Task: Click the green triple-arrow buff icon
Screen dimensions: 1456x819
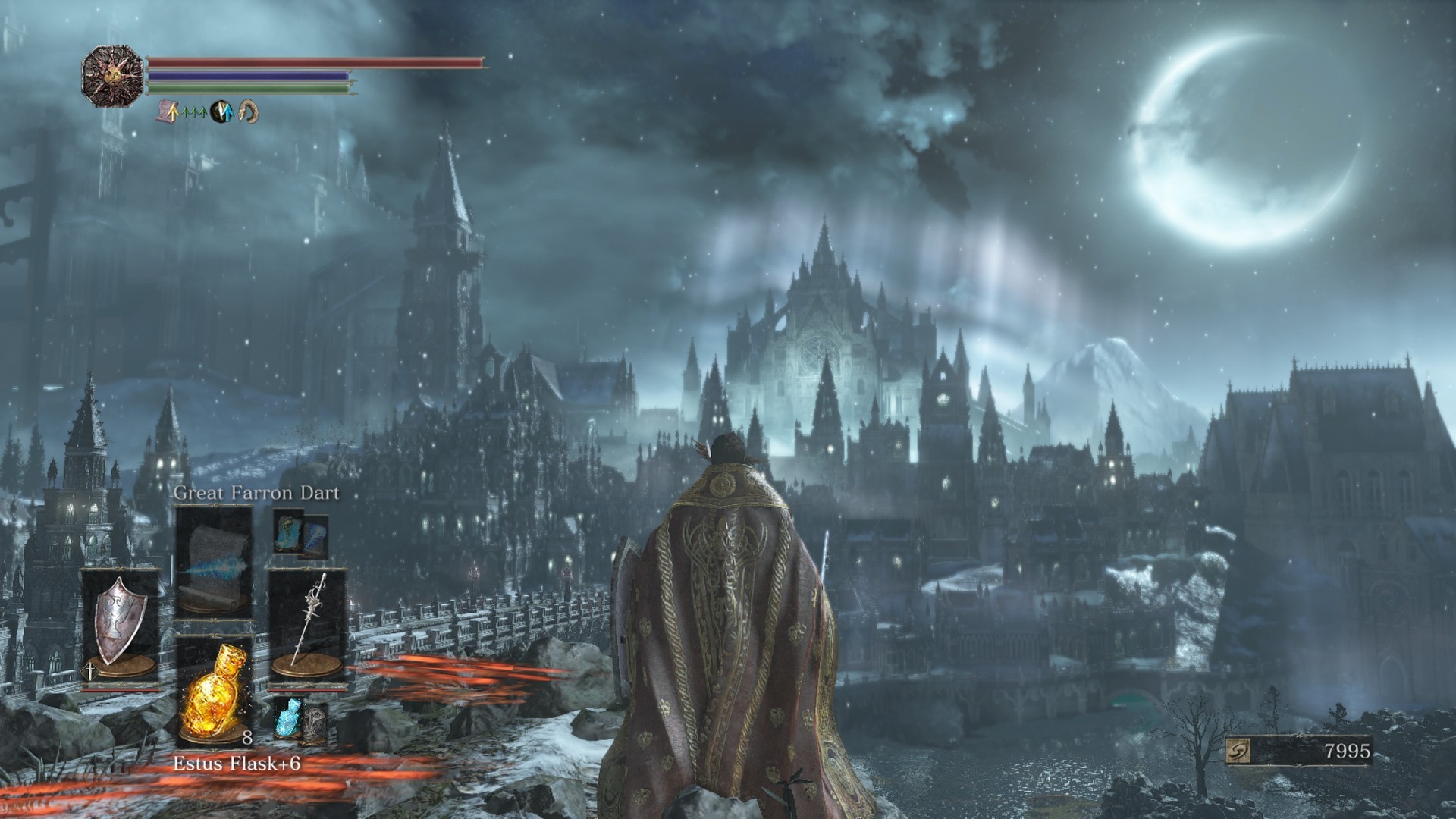Action: point(195,112)
